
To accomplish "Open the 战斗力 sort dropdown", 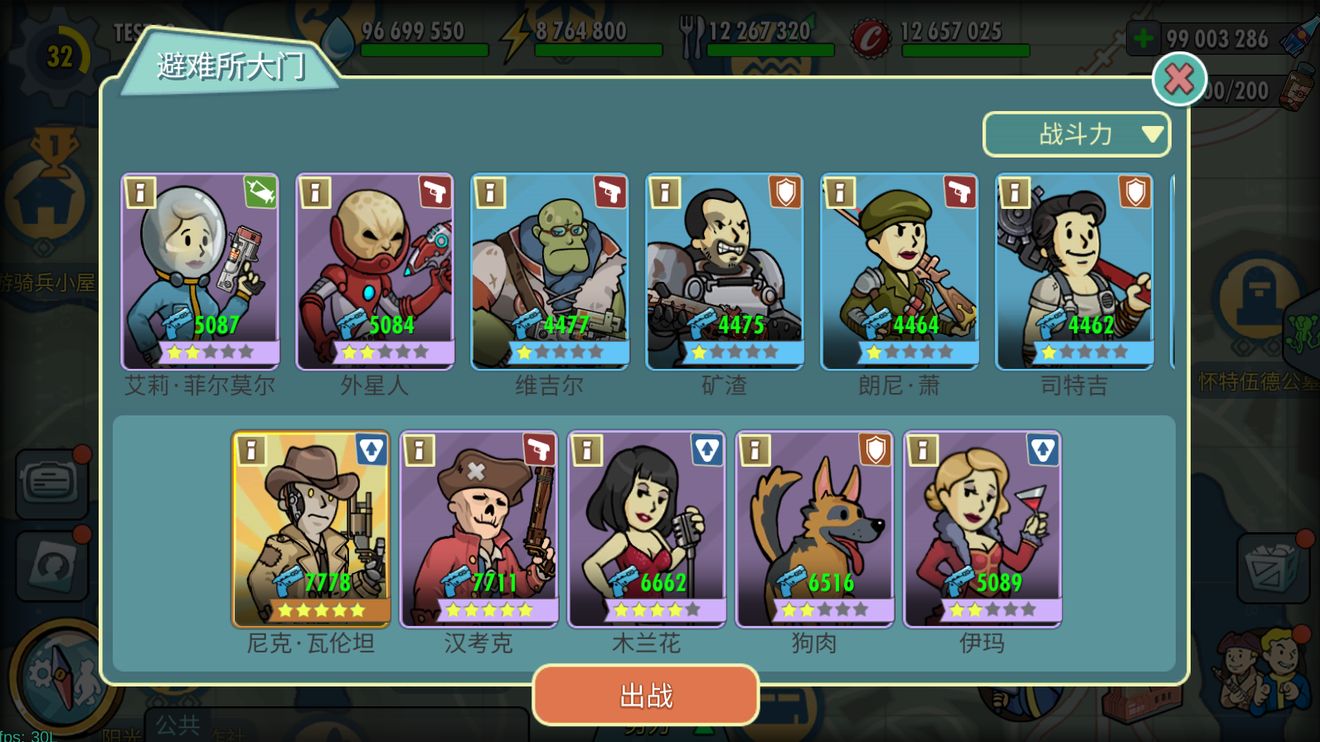I will (1076, 133).
